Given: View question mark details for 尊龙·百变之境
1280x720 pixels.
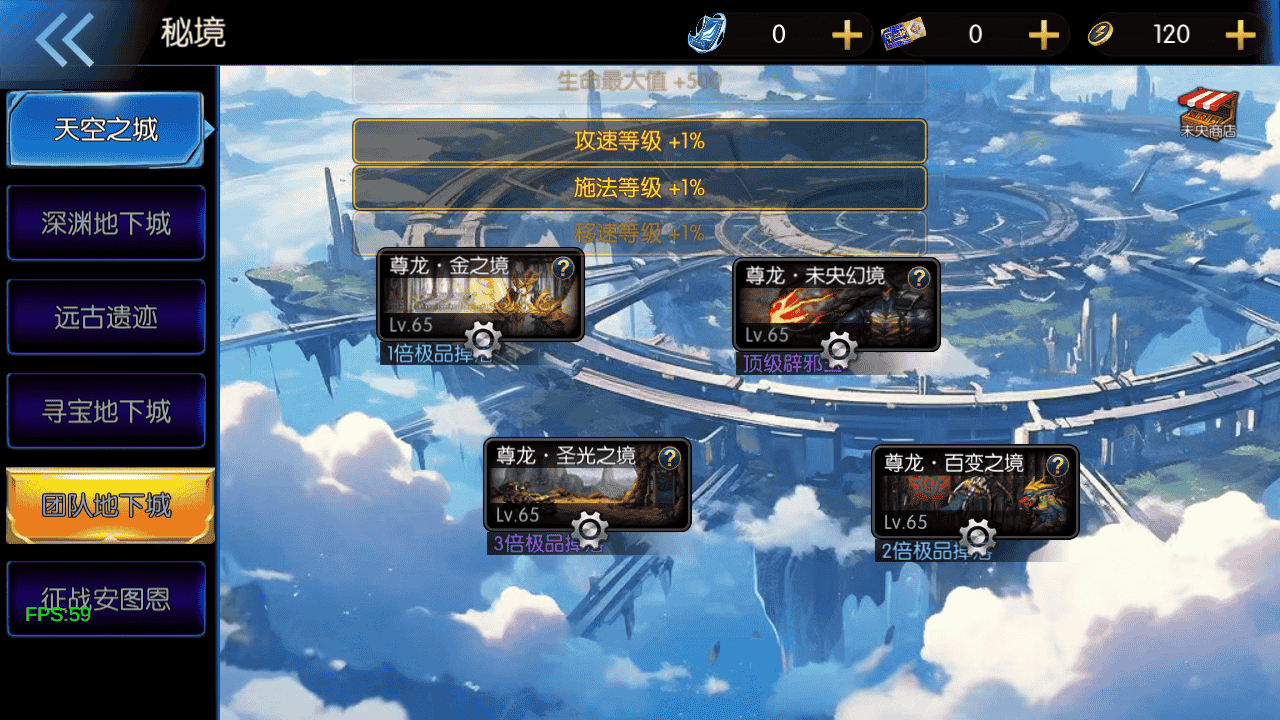Looking at the screenshot, I should pyautogui.click(x=1058, y=465).
